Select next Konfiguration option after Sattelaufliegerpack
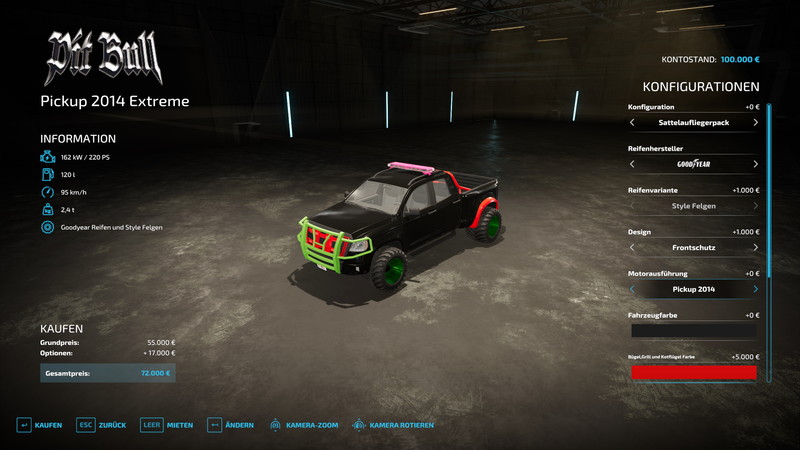This screenshot has height=450, width=800. (755, 123)
